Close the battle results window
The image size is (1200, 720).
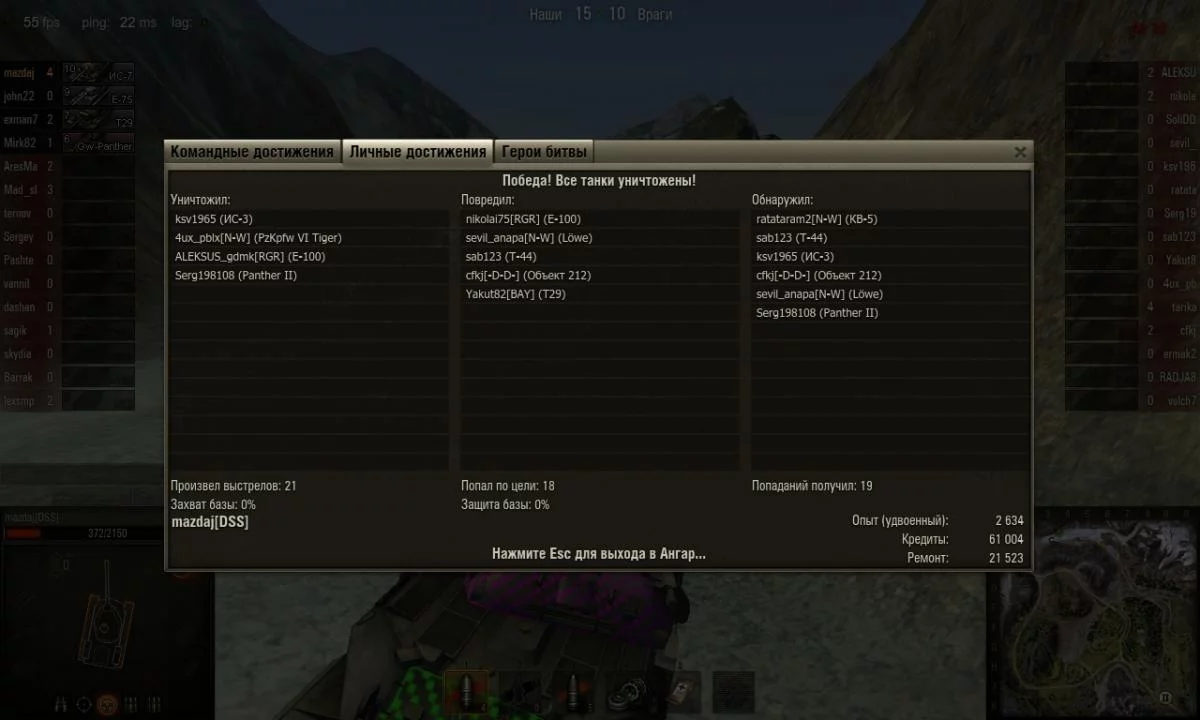coord(1020,152)
